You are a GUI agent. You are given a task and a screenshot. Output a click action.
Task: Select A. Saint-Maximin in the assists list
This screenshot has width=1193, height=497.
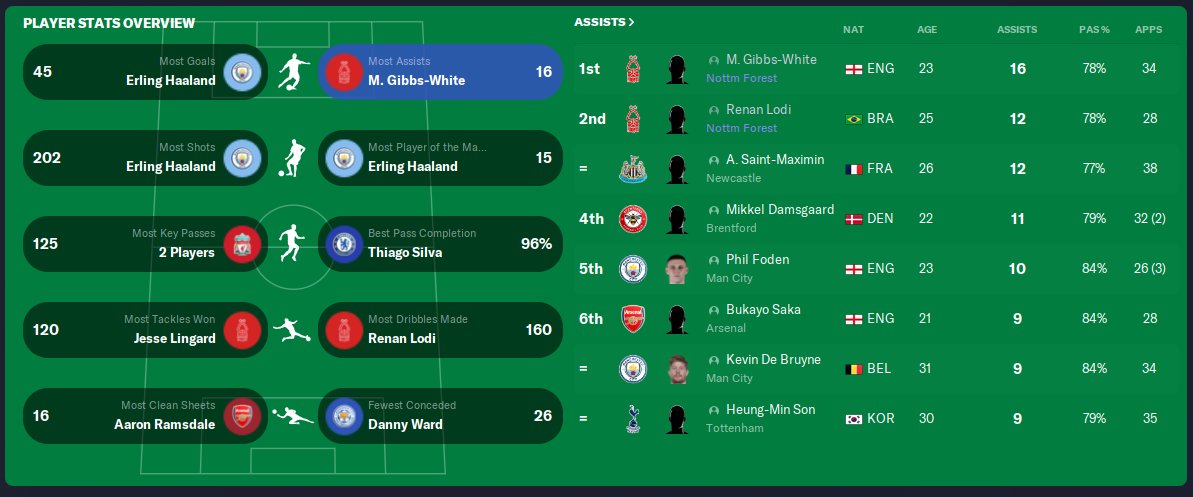(775, 160)
